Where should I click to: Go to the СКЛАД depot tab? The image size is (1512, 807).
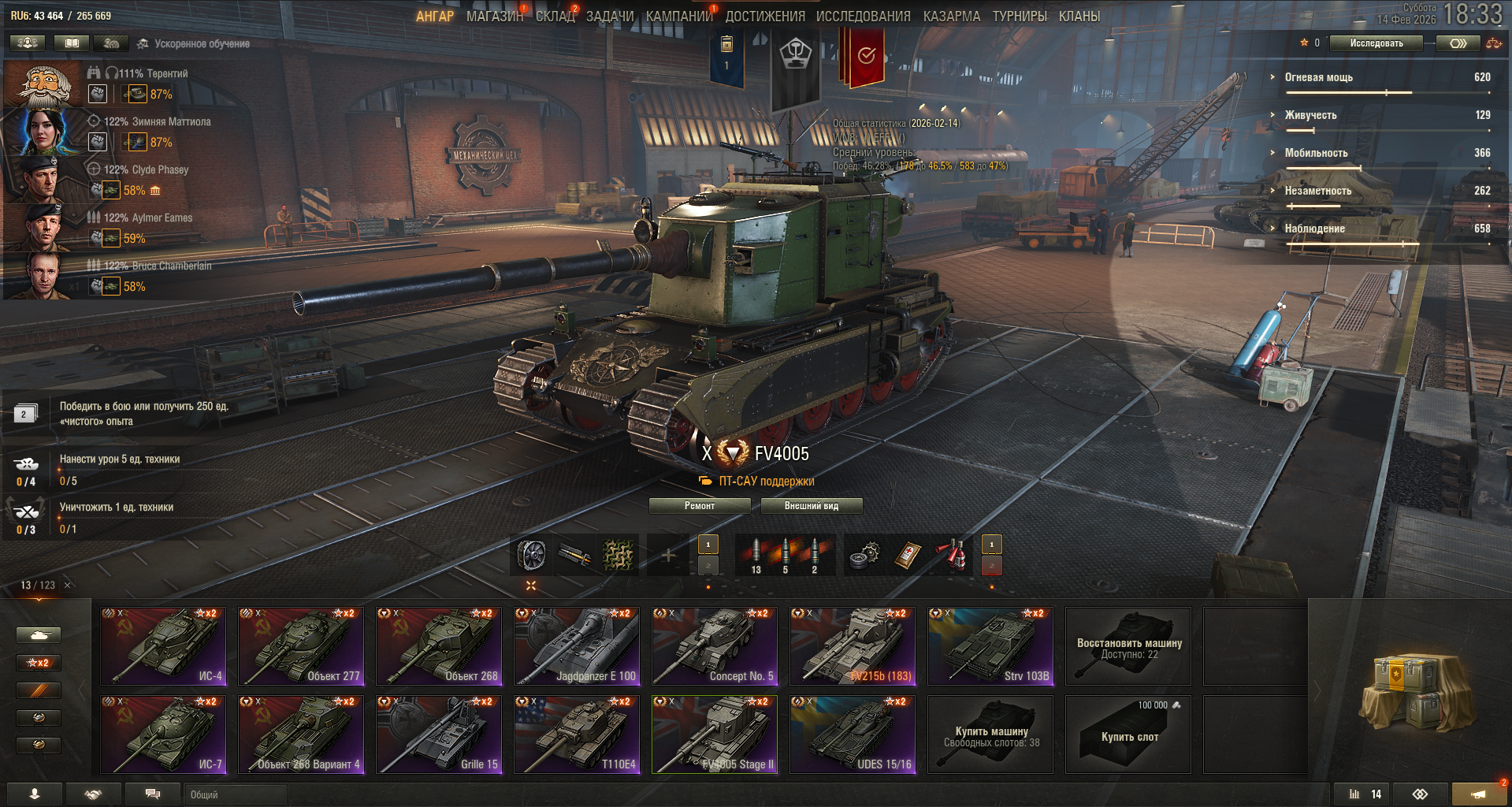(x=555, y=16)
